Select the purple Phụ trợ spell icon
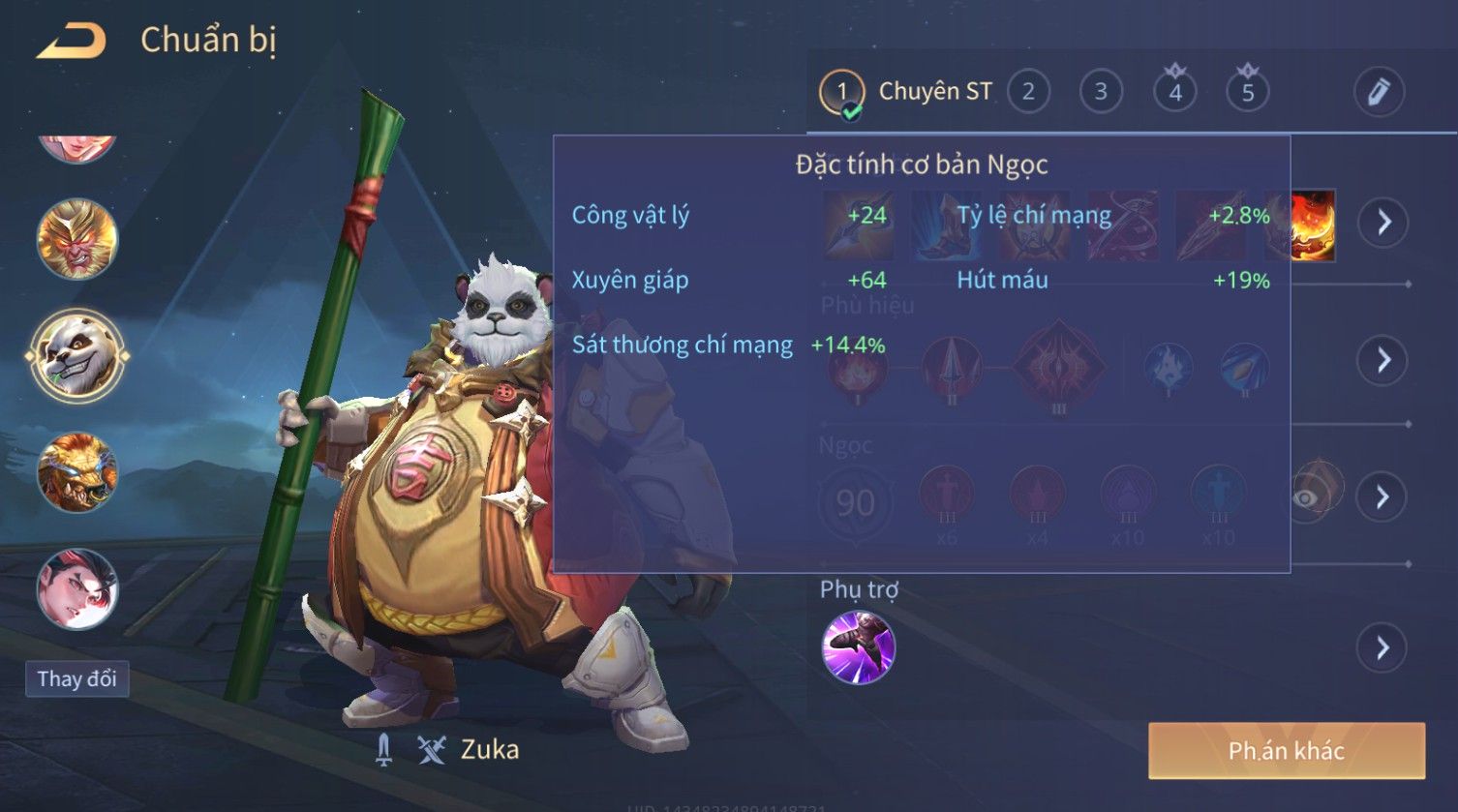Image resolution: width=1458 pixels, height=812 pixels. tap(858, 647)
